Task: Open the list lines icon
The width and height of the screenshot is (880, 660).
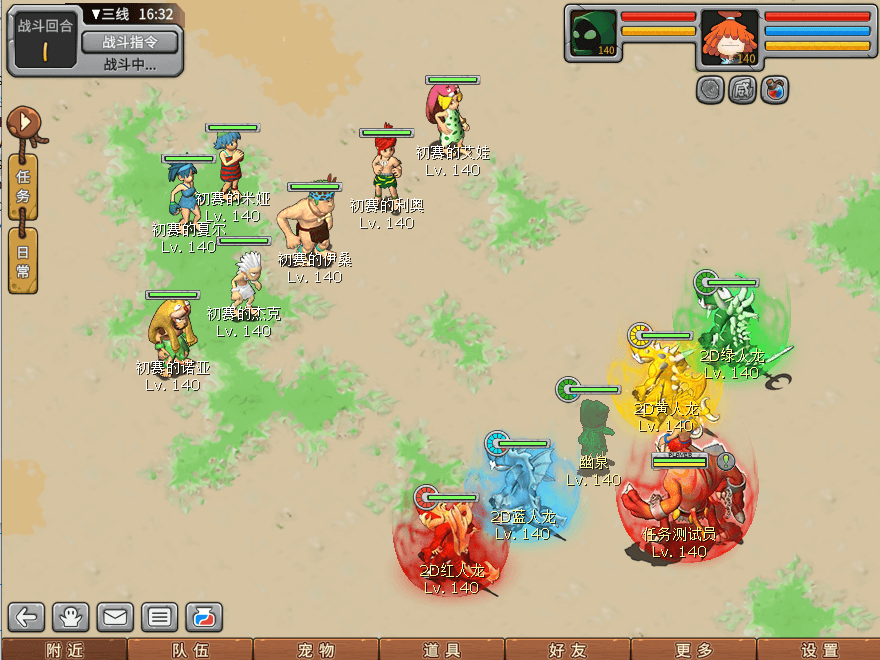Action: tap(159, 617)
